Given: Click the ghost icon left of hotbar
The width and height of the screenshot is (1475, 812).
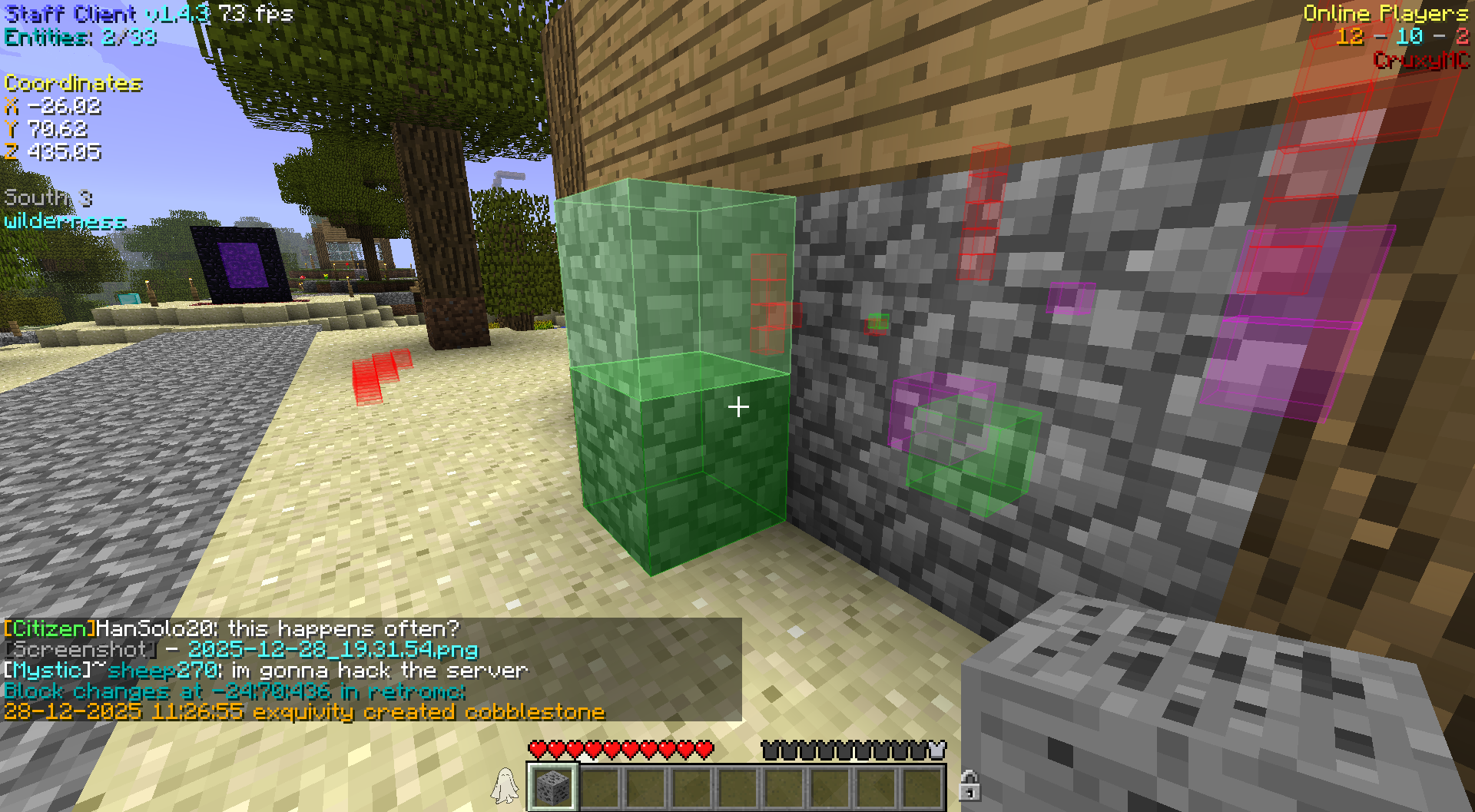Looking at the screenshot, I should pos(505,786).
